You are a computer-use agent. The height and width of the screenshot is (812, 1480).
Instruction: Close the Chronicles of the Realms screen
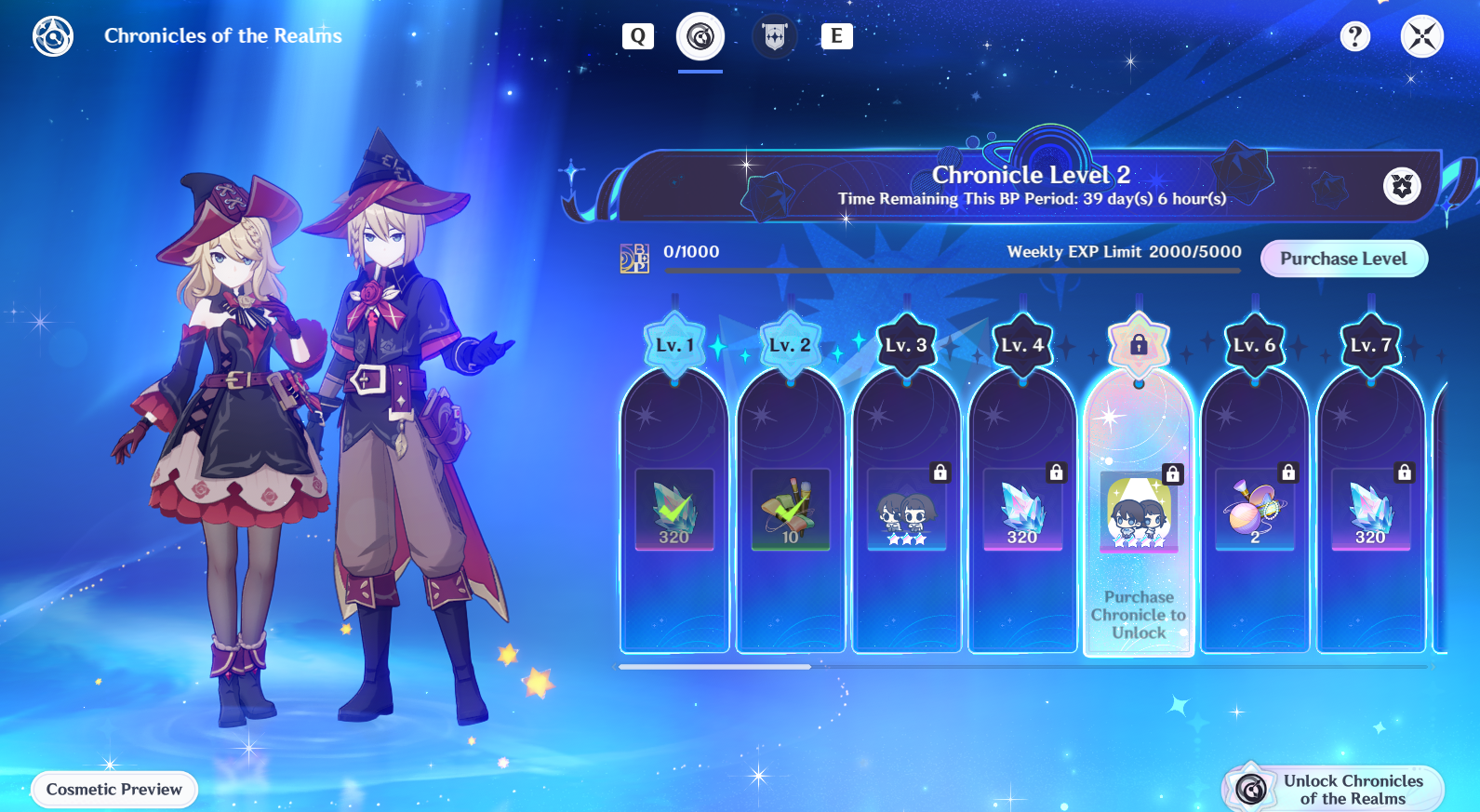click(x=1421, y=36)
